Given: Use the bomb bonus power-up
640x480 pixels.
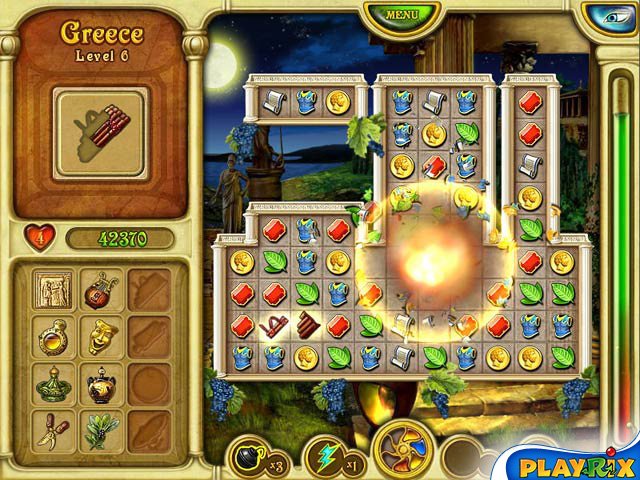Looking at the screenshot, I should 248,456.
